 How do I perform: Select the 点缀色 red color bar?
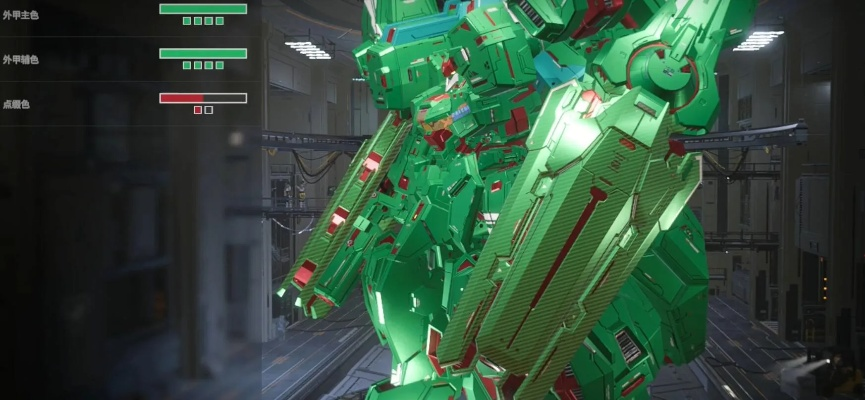[203, 98]
